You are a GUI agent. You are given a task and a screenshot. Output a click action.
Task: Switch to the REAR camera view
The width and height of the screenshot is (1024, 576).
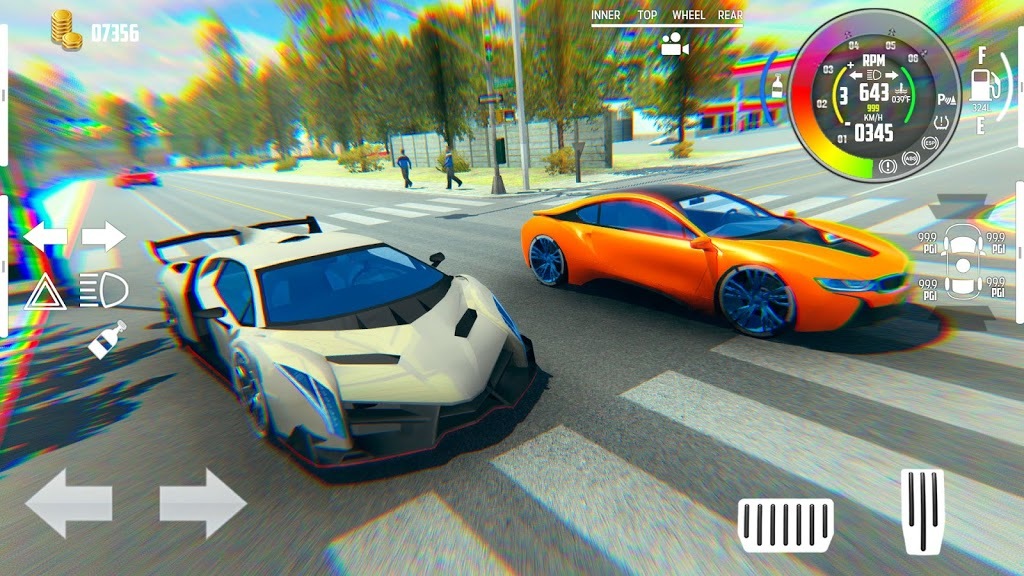(730, 15)
